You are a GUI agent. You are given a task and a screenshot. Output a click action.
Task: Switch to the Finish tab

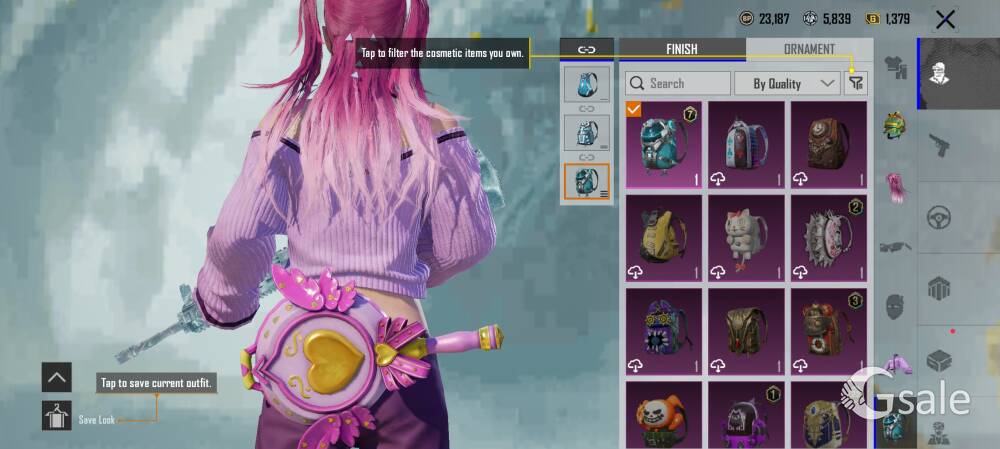tap(682, 49)
